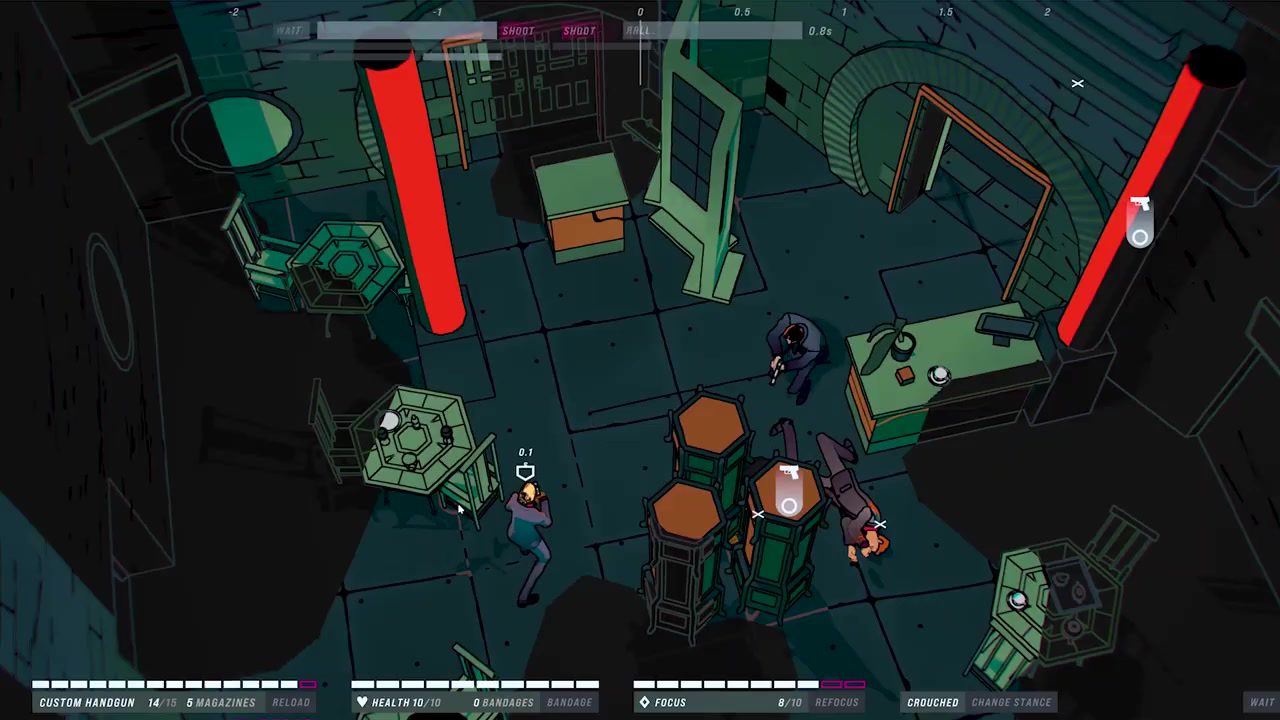
Task: Toggle stance using CHANGE STANCE
Action: click(1011, 702)
